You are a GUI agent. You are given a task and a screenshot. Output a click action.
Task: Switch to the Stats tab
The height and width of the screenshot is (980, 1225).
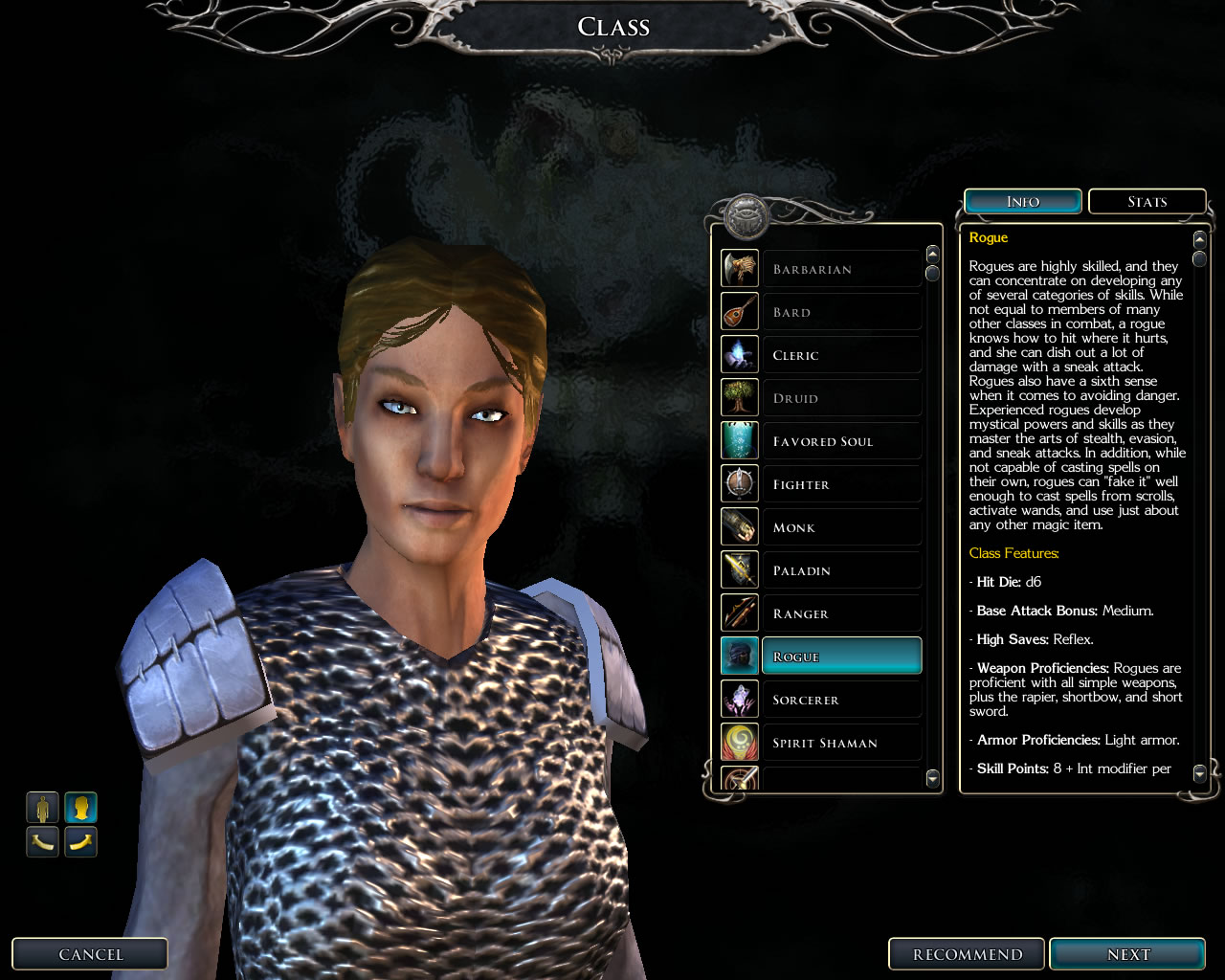pyautogui.click(x=1147, y=202)
